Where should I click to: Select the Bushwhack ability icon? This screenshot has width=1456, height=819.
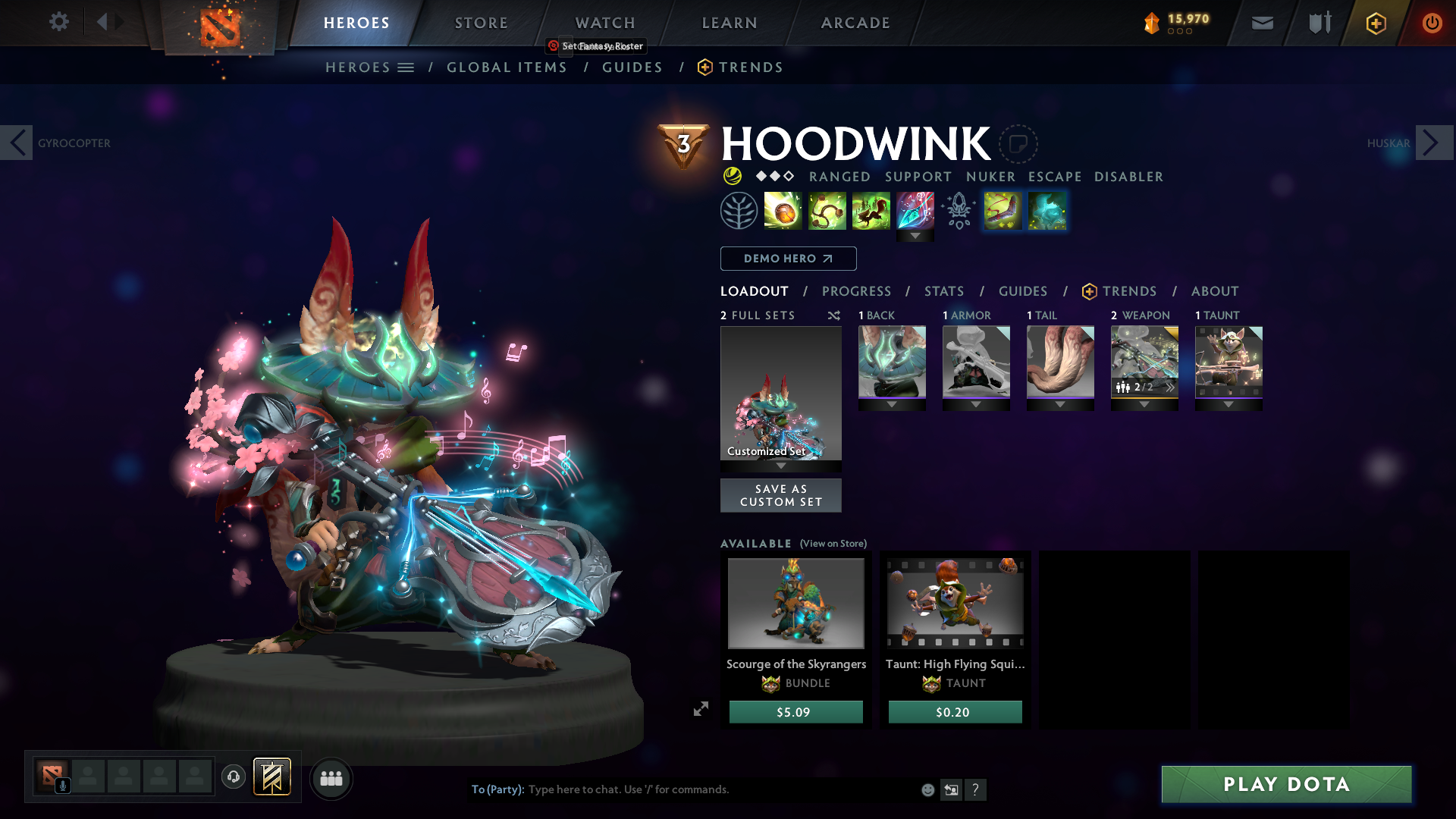click(x=827, y=211)
